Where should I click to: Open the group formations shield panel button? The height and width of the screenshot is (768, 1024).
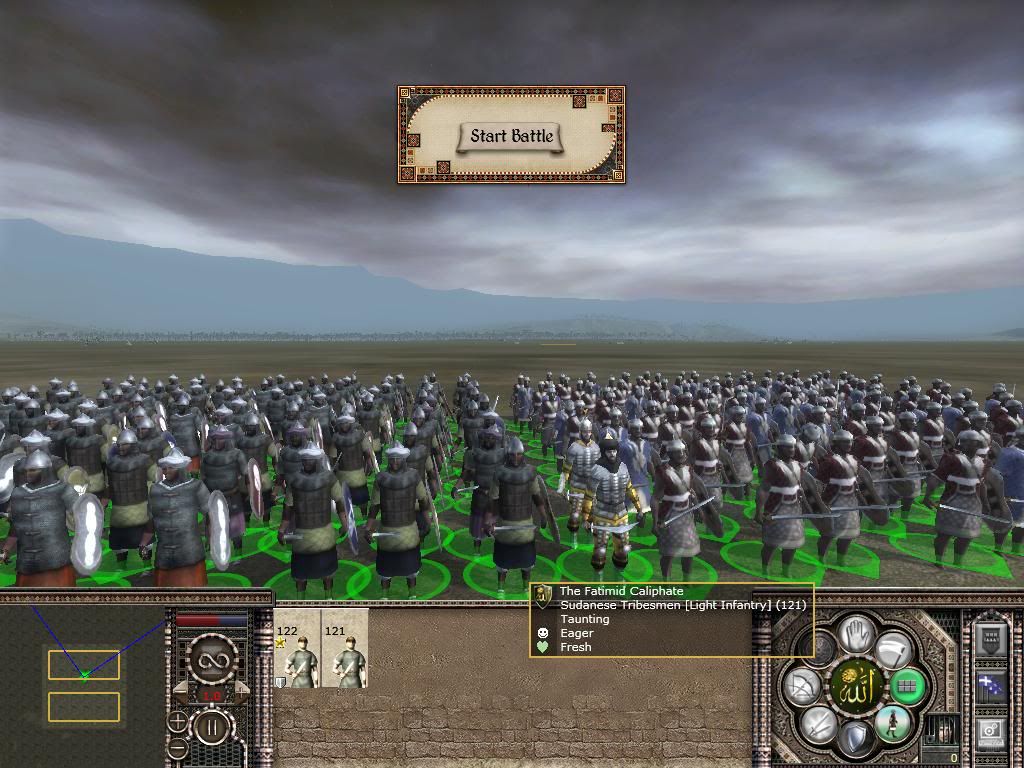tap(988, 638)
